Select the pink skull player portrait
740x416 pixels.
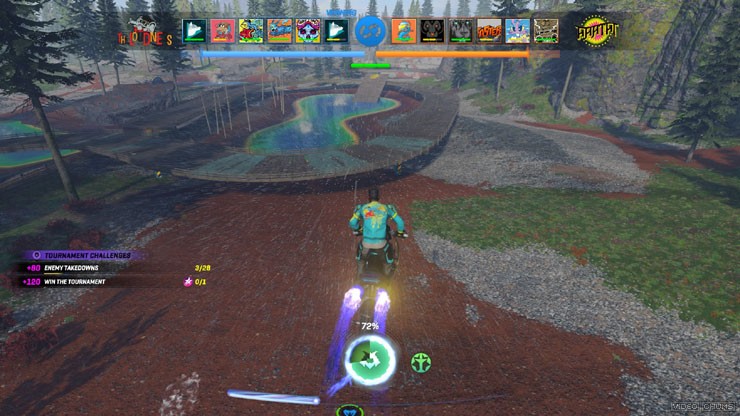[x=308, y=31]
